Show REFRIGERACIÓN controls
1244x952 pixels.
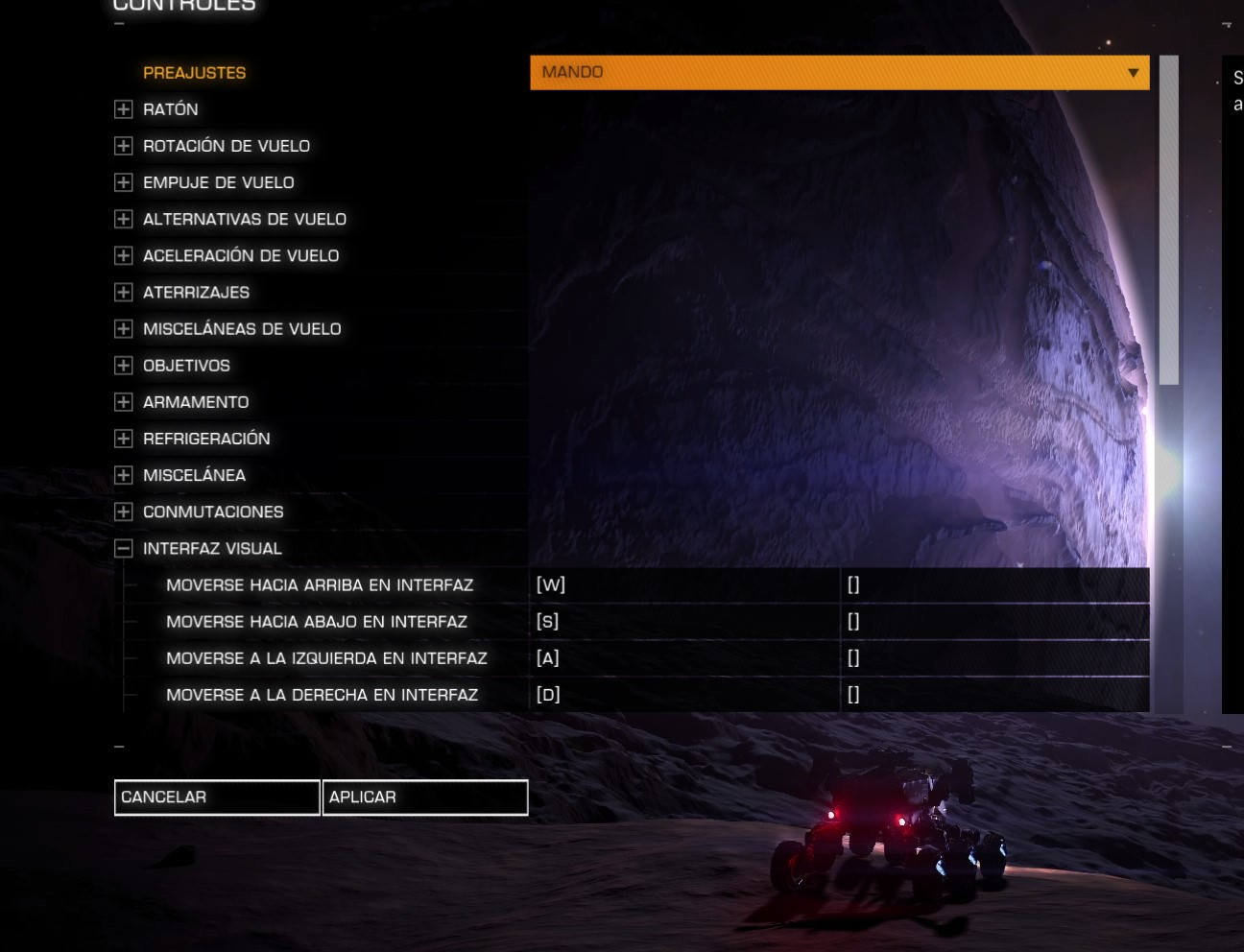click(x=123, y=439)
